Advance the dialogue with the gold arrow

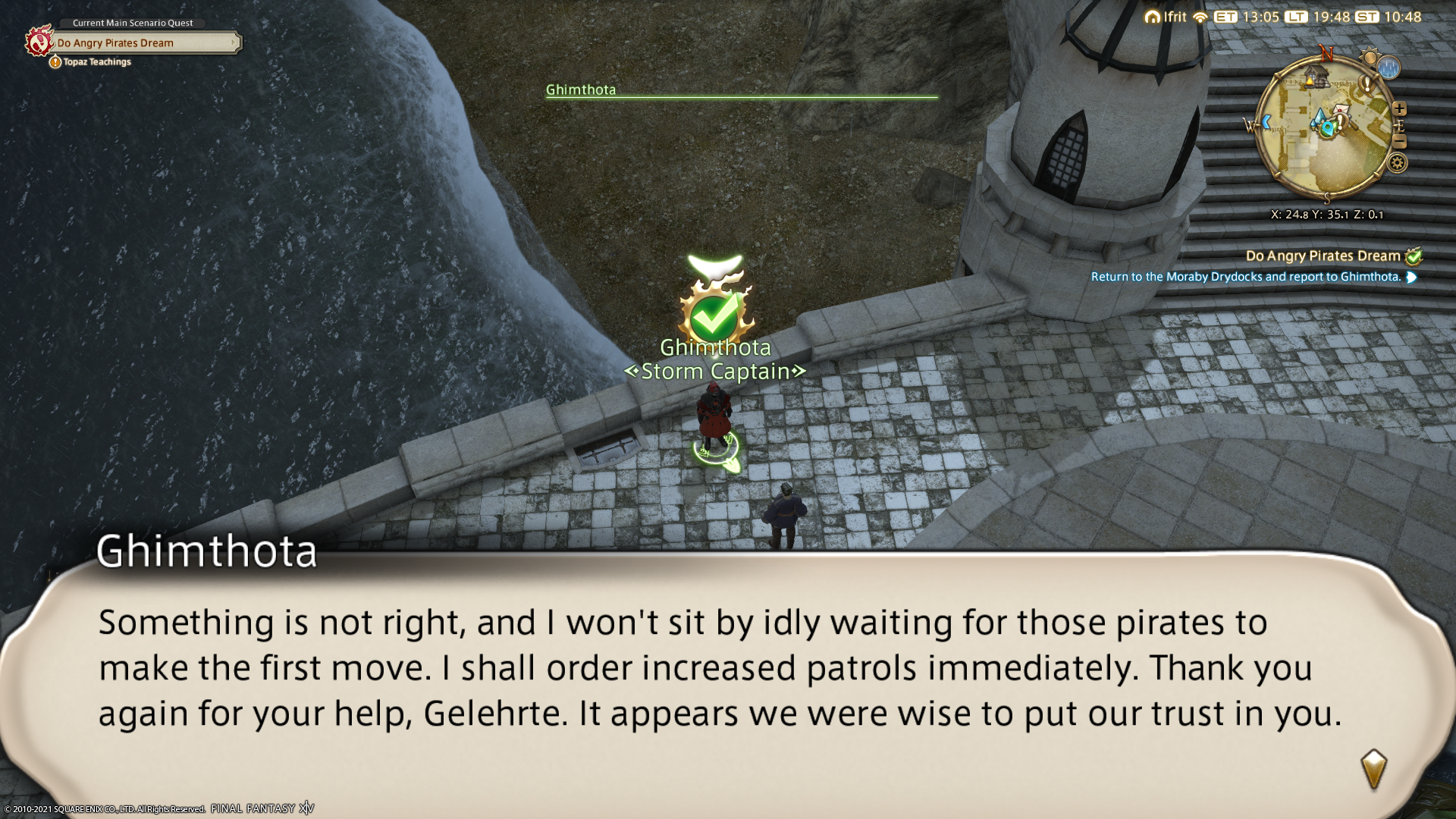pyautogui.click(x=1373, y=769)
